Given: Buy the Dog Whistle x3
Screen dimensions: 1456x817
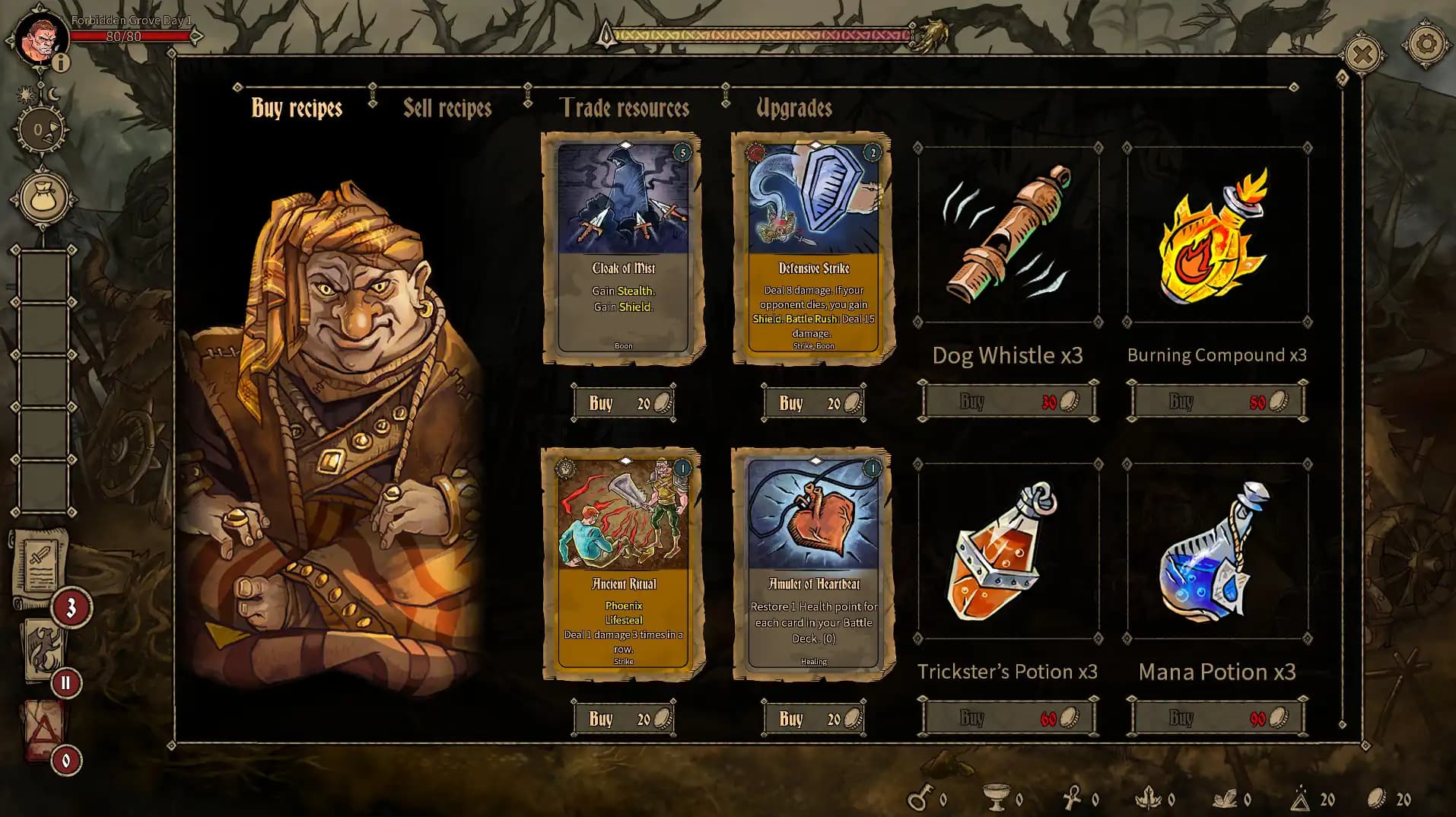Looking at the screenshot, I should click(x=1007, y=400).
